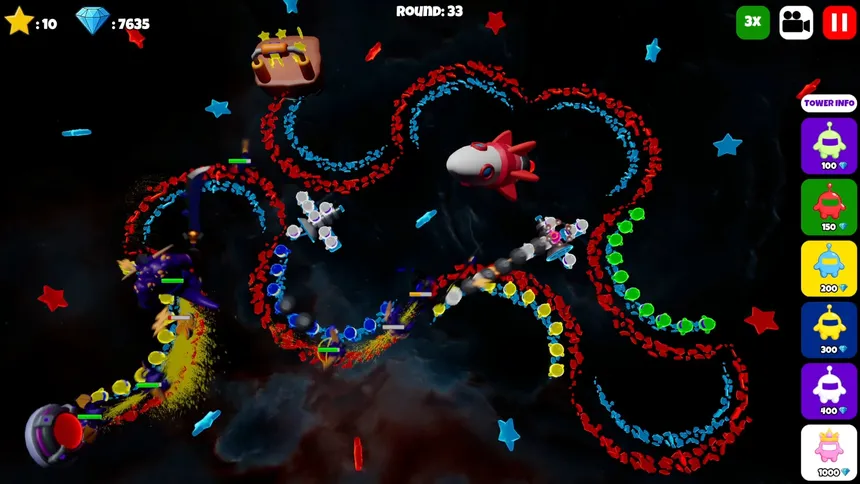Screen dimensions: 860x484
Task: Choose the 150-gem red alien tower
Action: point(829,207)
